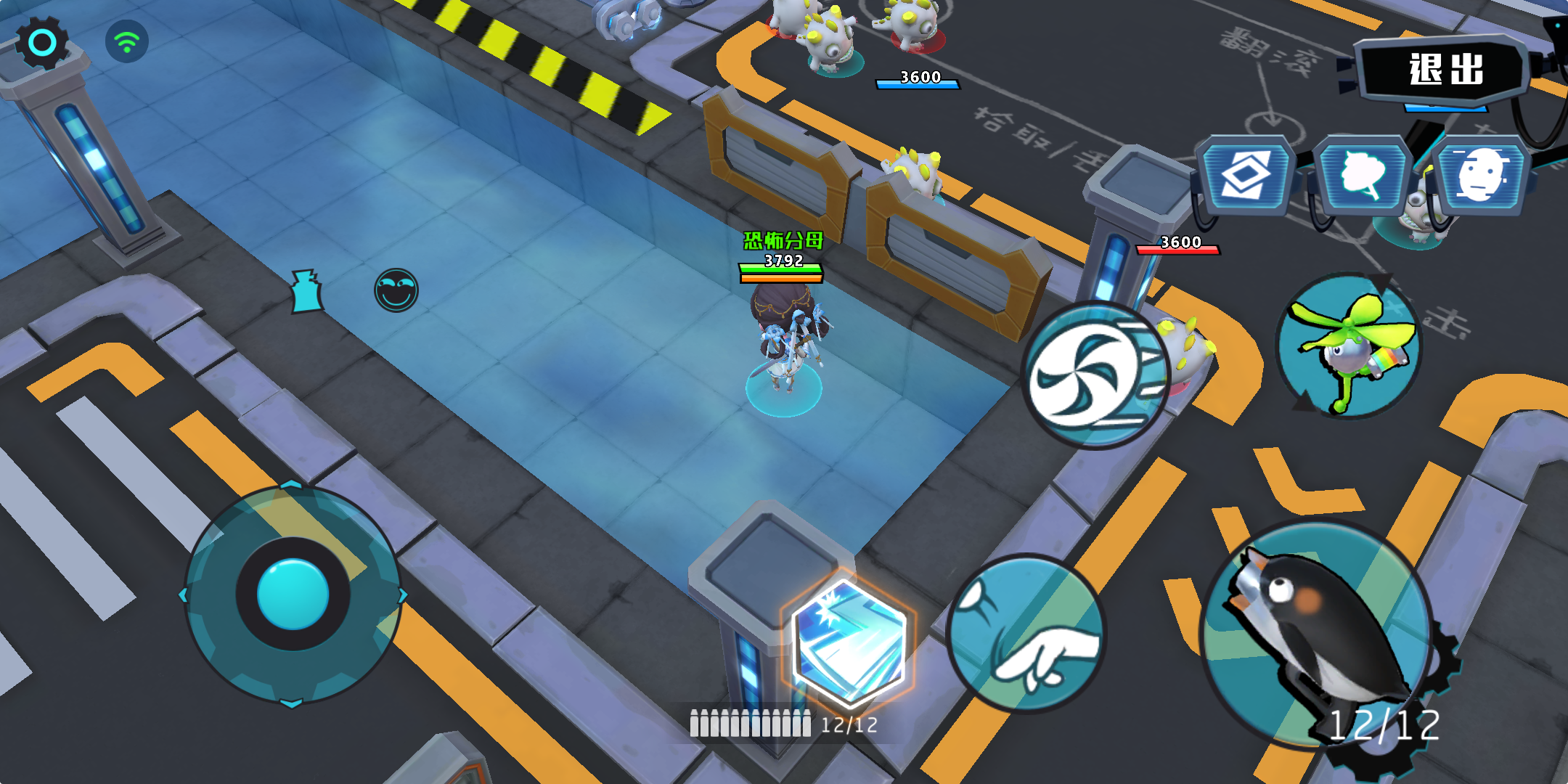Select the cotton candy tree icon
Image resolution: width=1568 pixels, height=784 pixels.
1362,174
